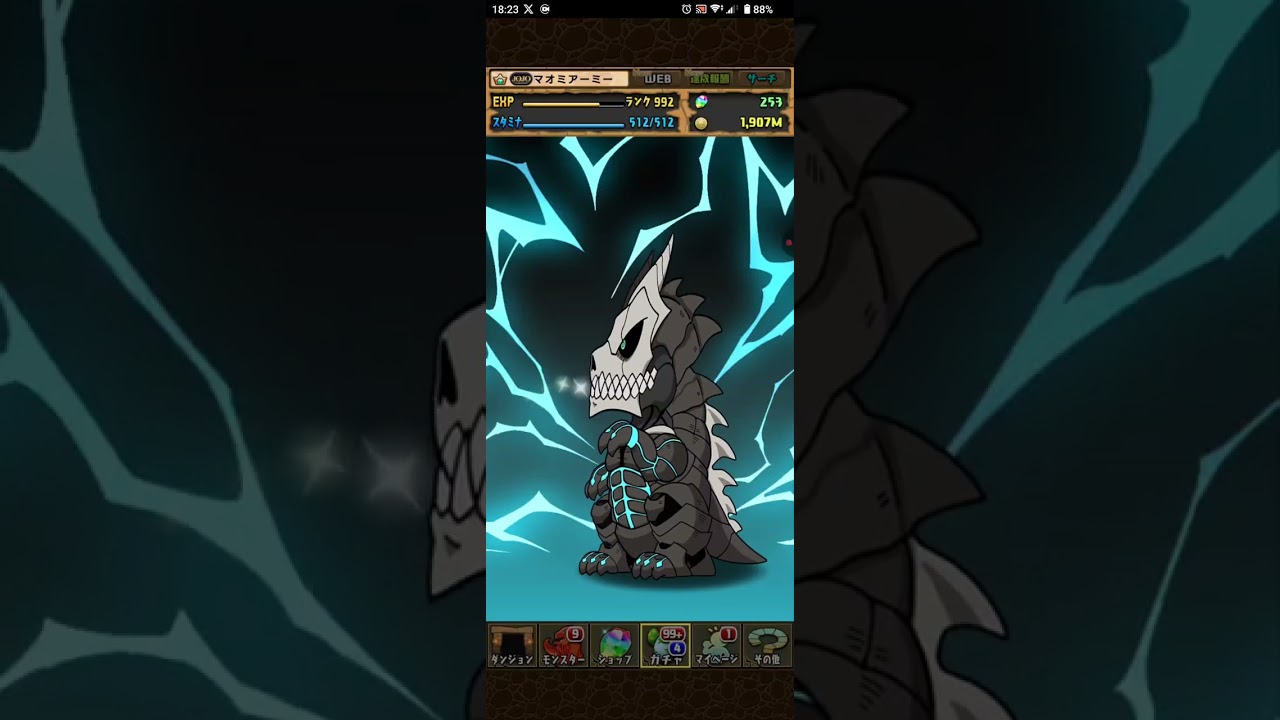Tap the WEB button
Viewport: 1280px width, 720px height.
tap(657, 78)
